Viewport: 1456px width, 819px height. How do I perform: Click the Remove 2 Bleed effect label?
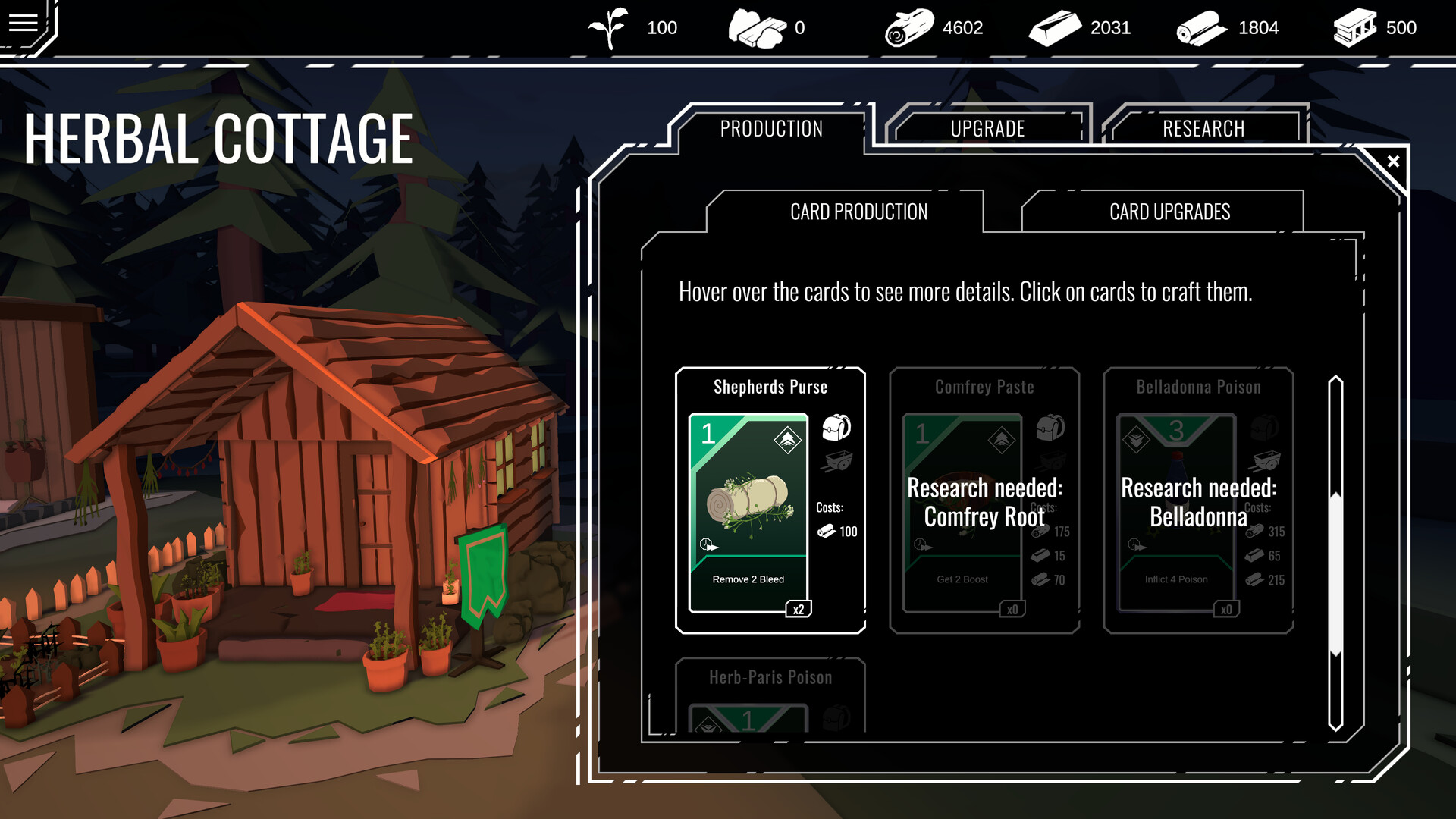coord(748,579)
